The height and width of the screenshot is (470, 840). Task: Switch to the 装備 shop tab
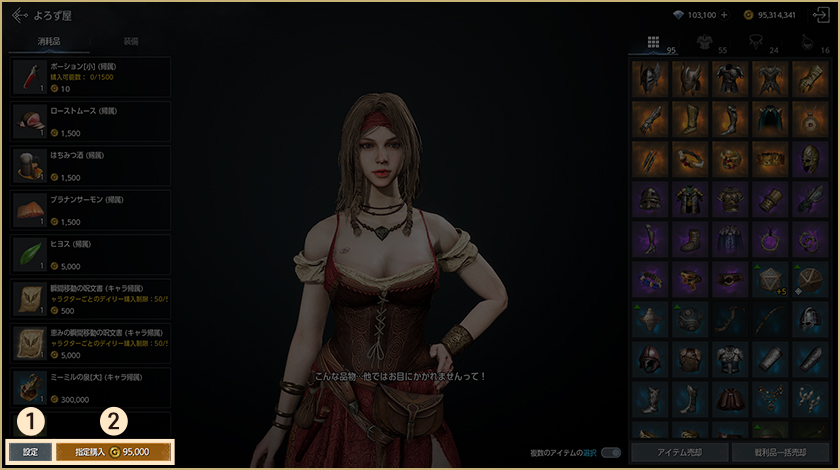coord(131,42)
